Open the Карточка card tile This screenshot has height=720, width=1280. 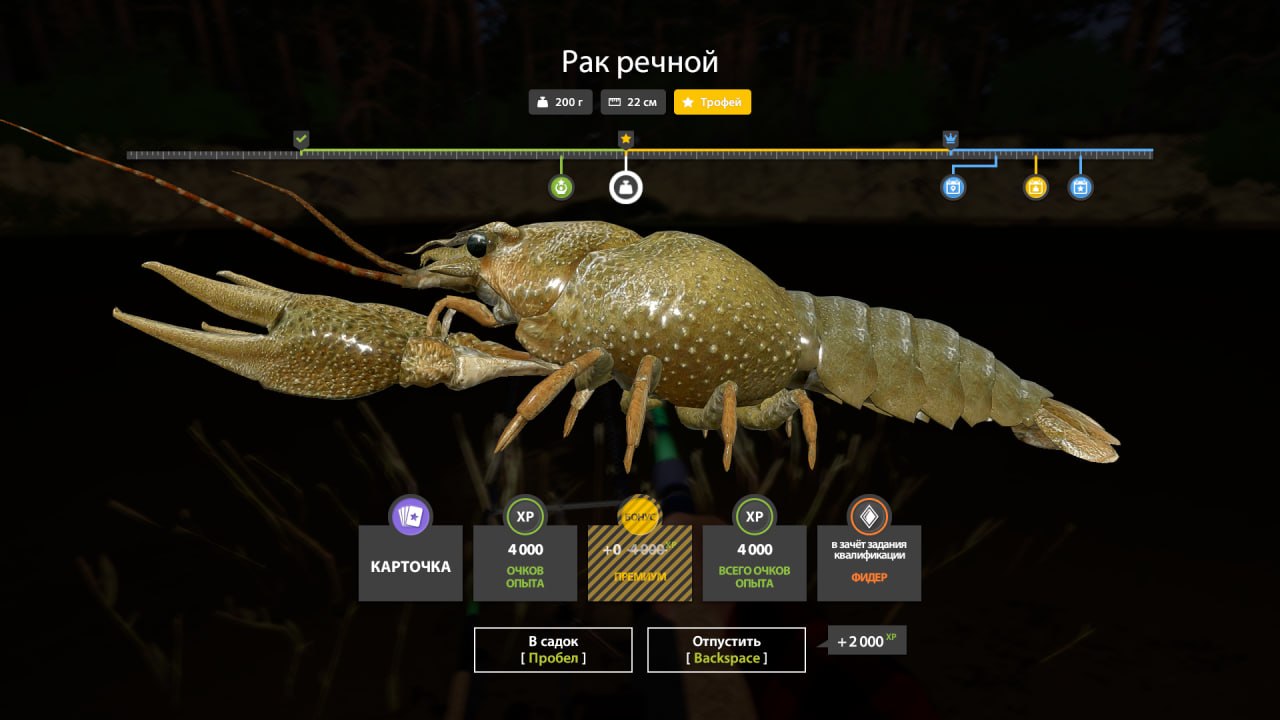410,562
